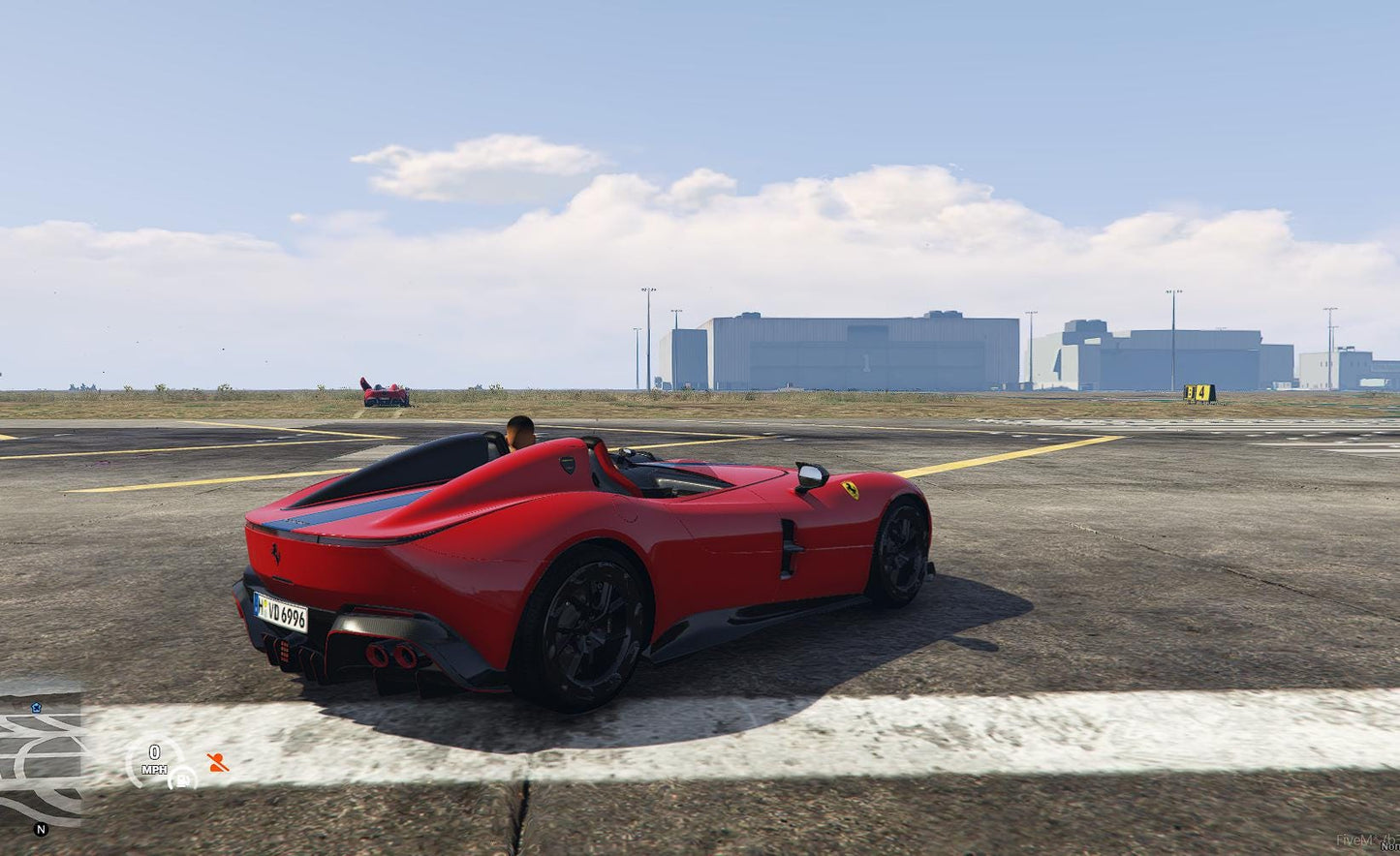Click the north compass indicator

(x=41, y=830)
